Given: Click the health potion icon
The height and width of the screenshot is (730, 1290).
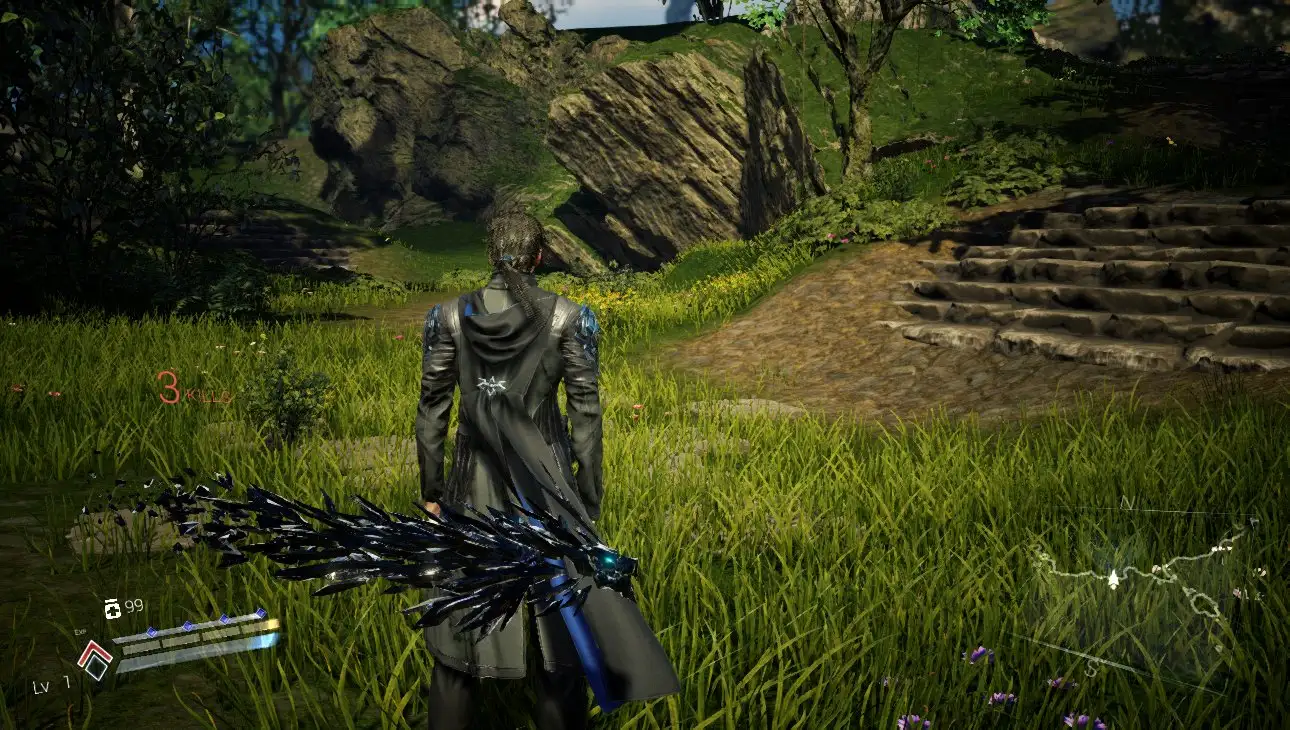Looking at the screenshot, I should [112, 608].
